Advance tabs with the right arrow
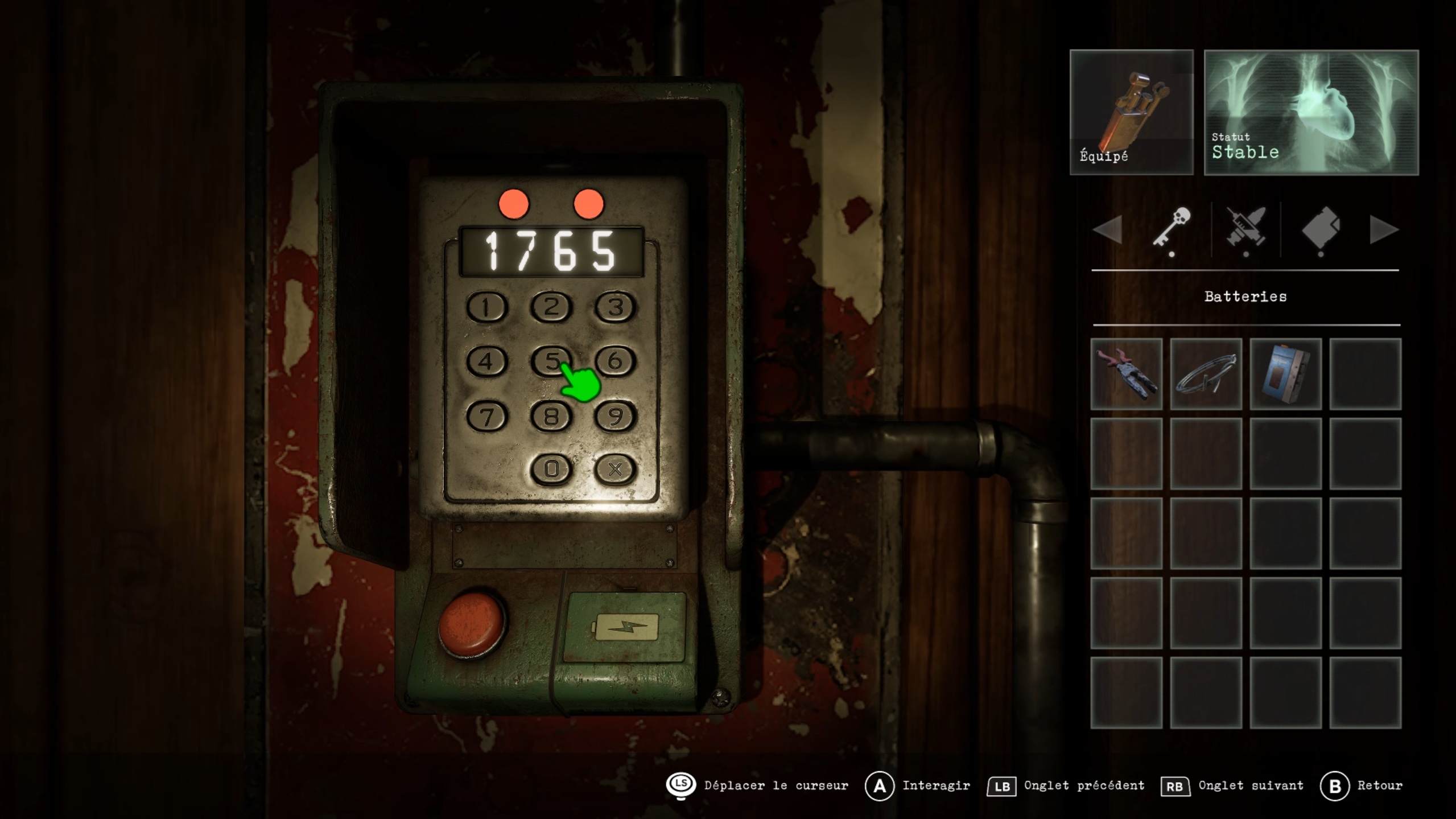 point(1383,229)
